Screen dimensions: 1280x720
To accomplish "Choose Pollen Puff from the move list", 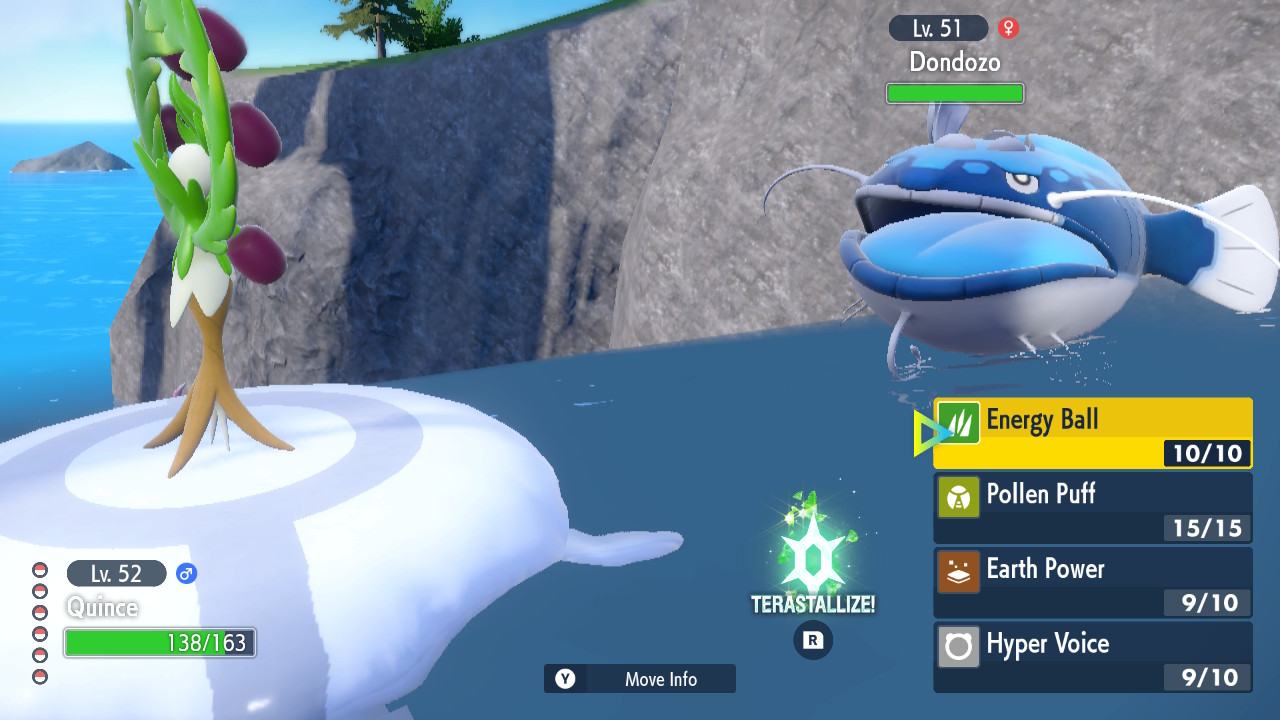I will point(1092,508).
